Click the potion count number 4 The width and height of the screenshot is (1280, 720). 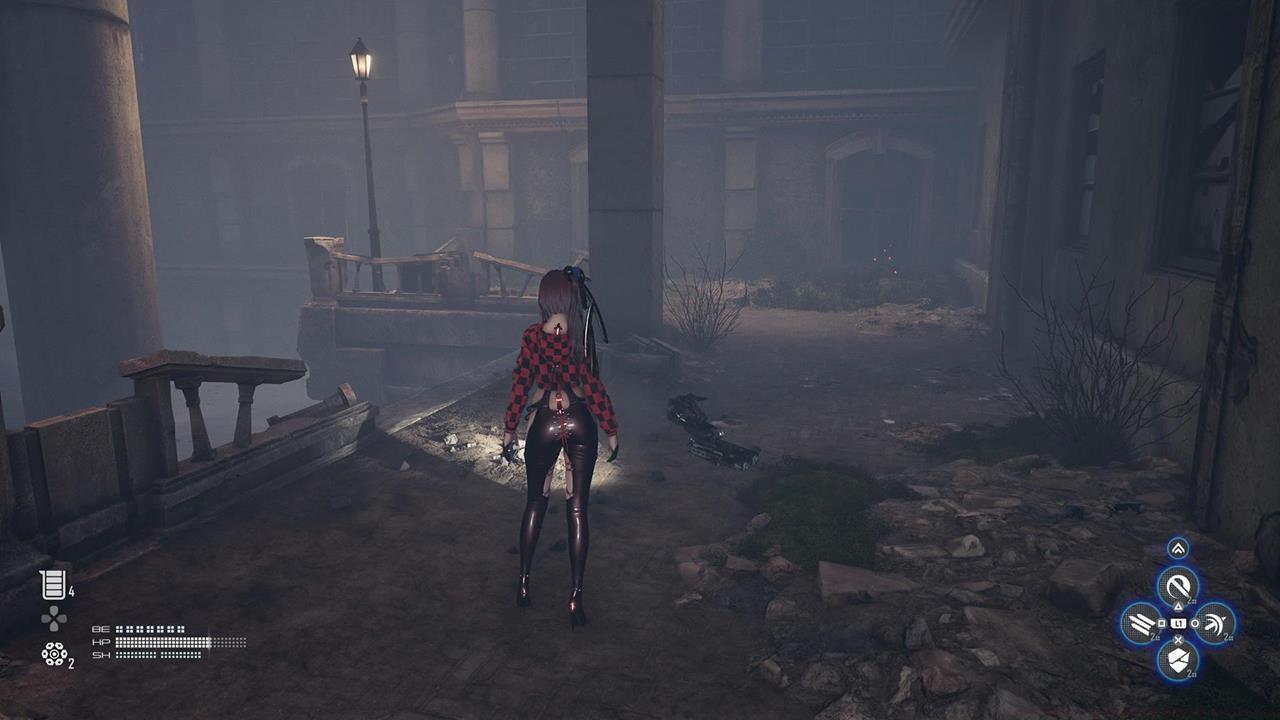pos(71,592)
